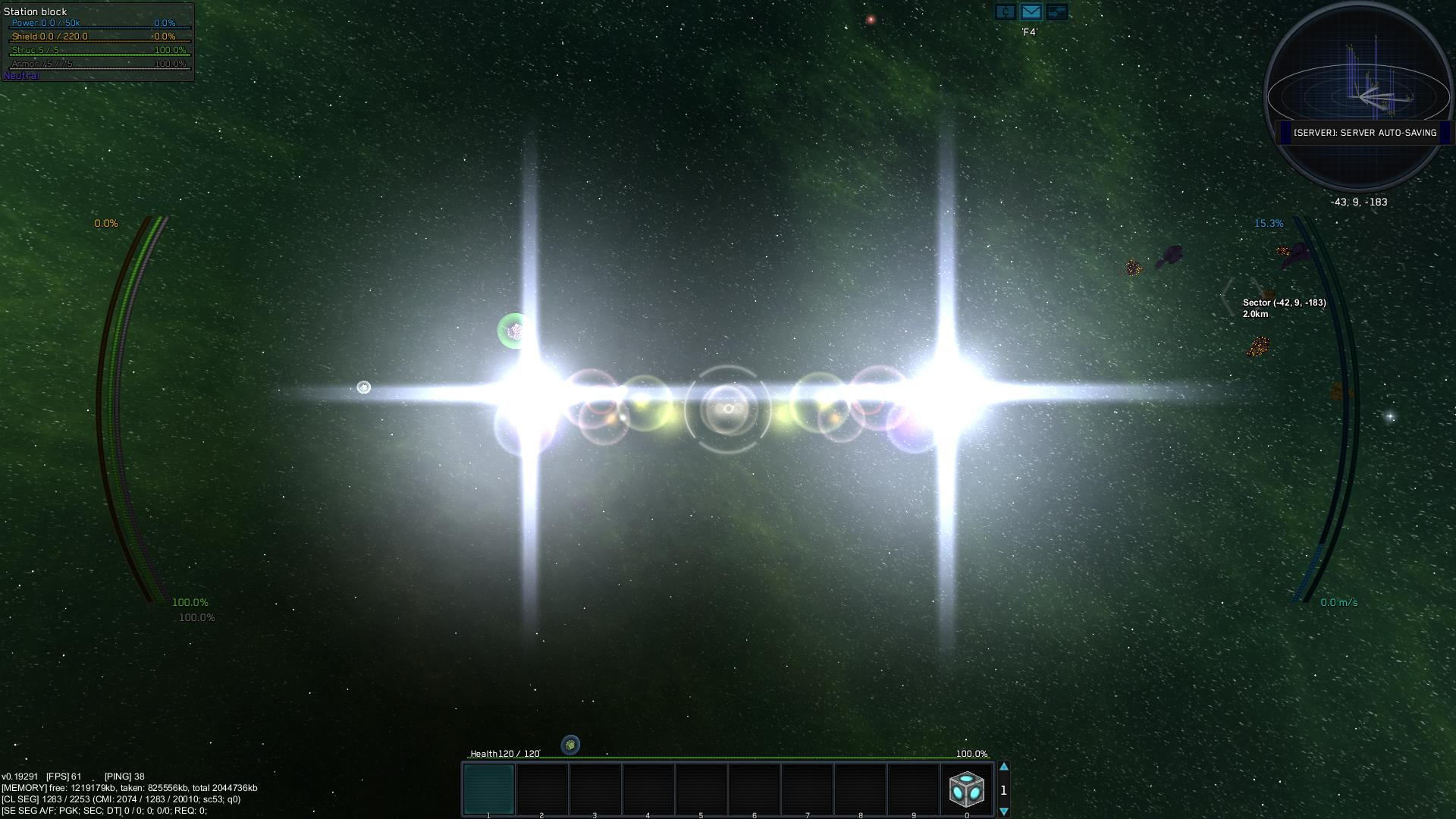This screenshot has width=1456, height=819.
Task: Switch to the next hotbar with up arrow
Action: [1003, 767]
